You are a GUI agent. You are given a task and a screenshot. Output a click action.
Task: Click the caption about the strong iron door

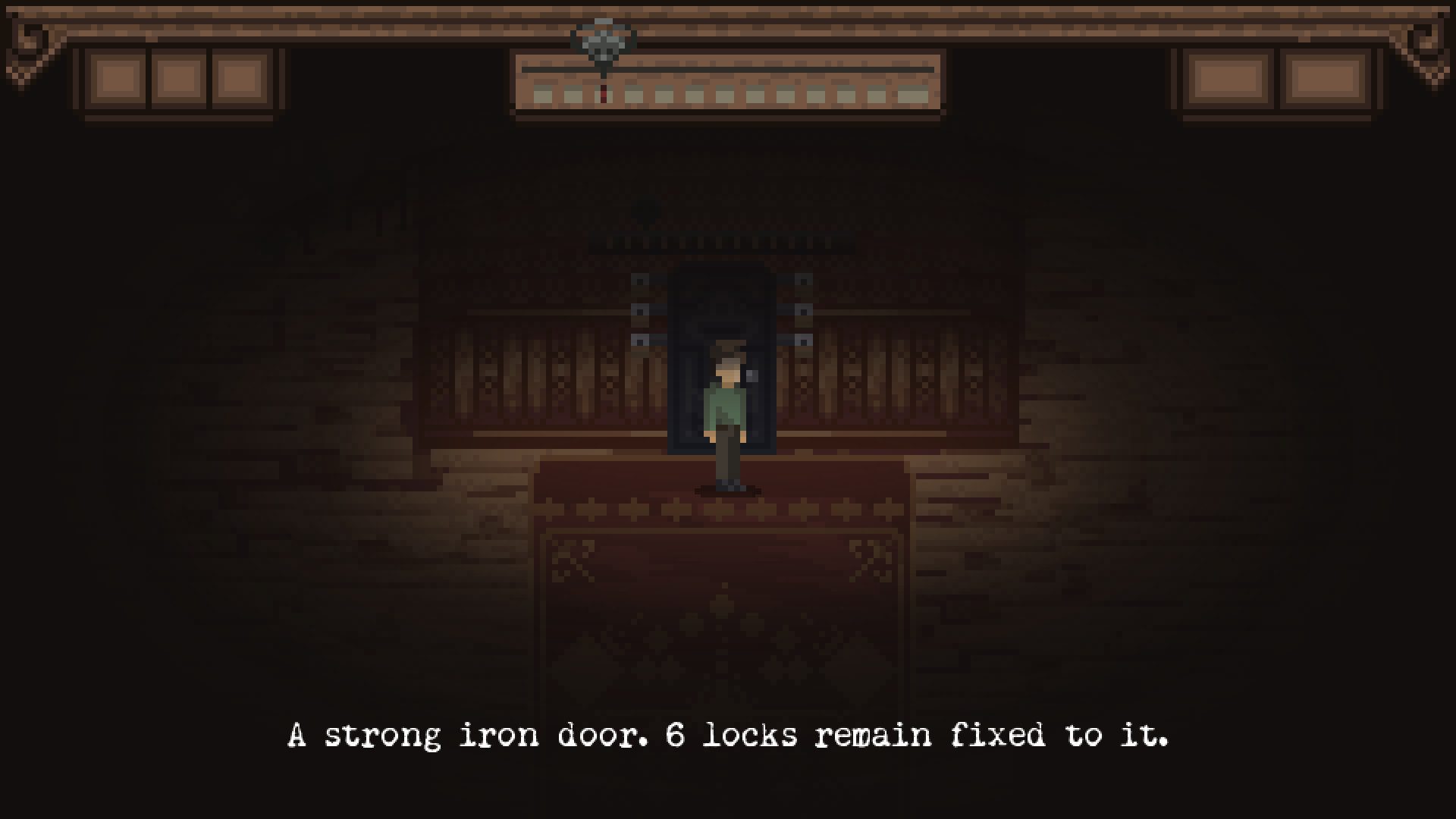(x=728, y=734)
